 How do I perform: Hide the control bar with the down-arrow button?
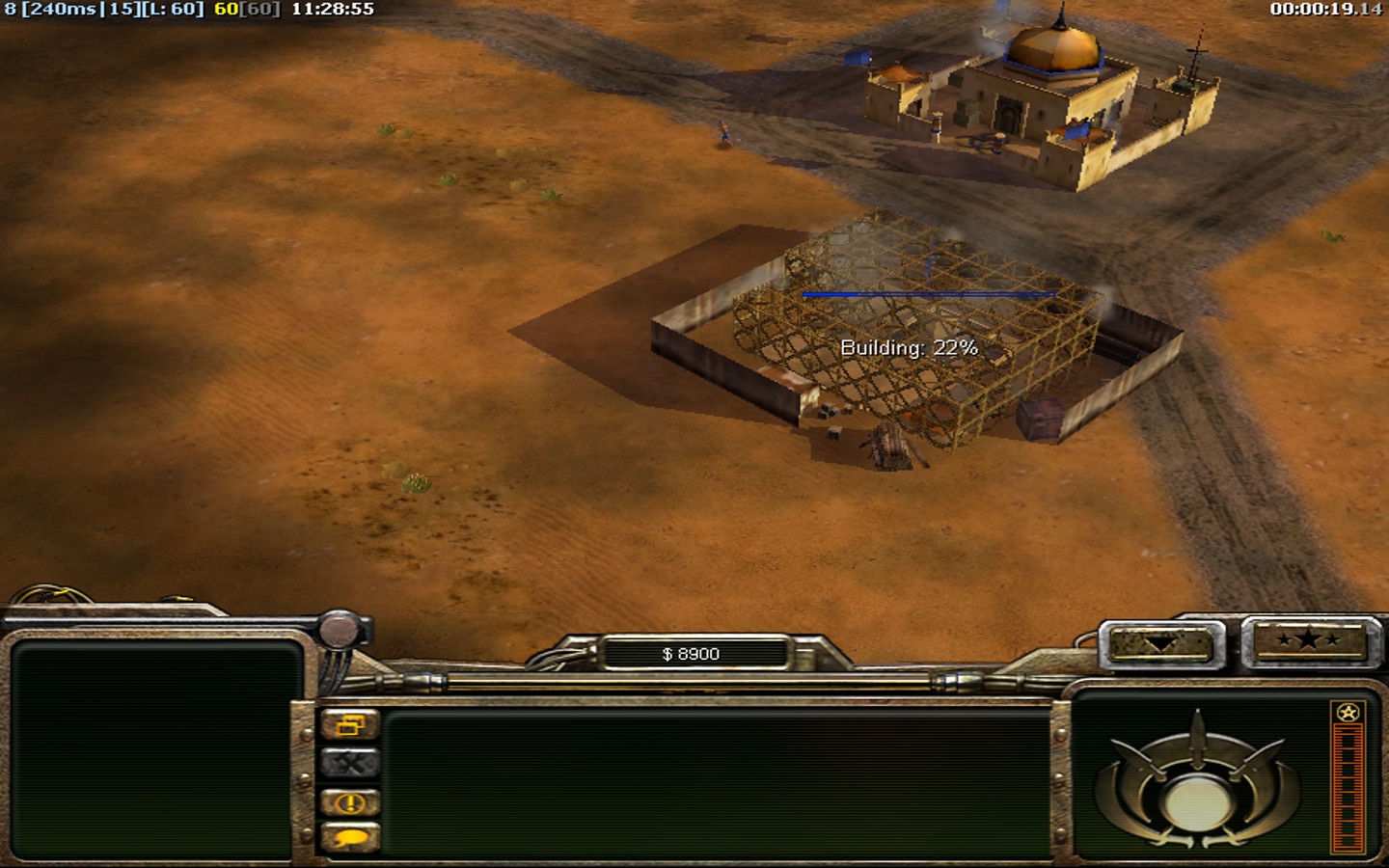(1159, 644)
